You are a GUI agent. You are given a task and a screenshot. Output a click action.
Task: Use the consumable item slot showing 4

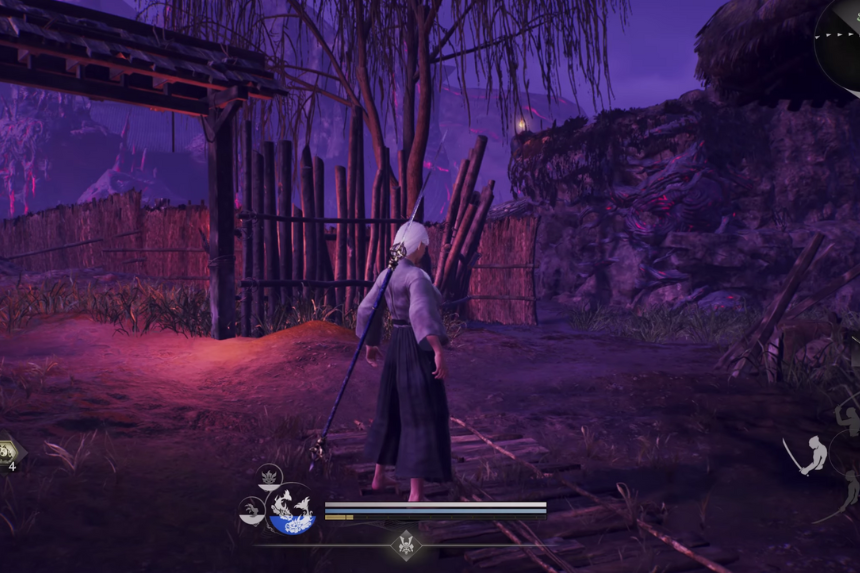(x=8, y=451)
